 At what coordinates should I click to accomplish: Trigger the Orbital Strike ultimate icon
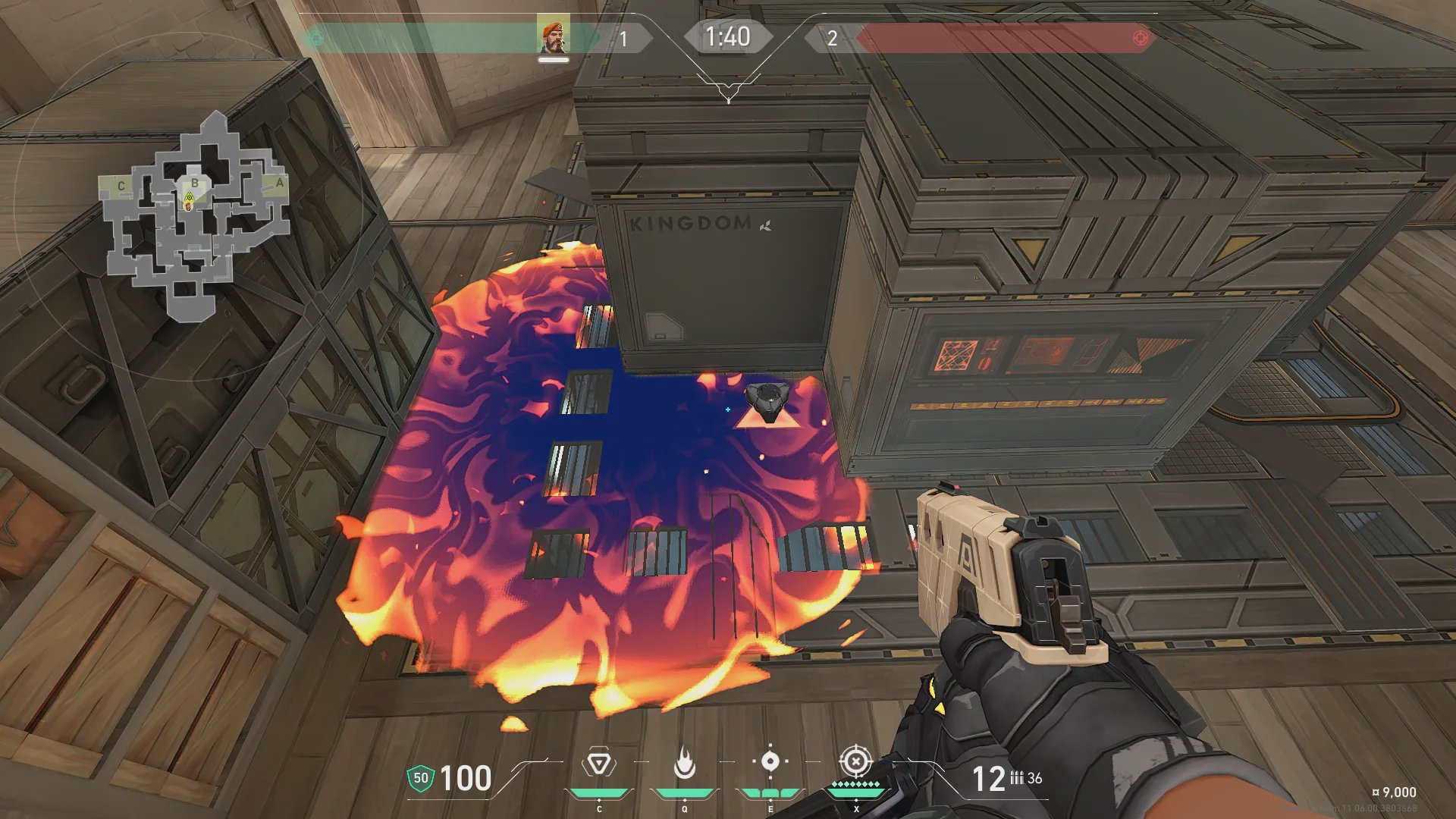tap(855, 761)
